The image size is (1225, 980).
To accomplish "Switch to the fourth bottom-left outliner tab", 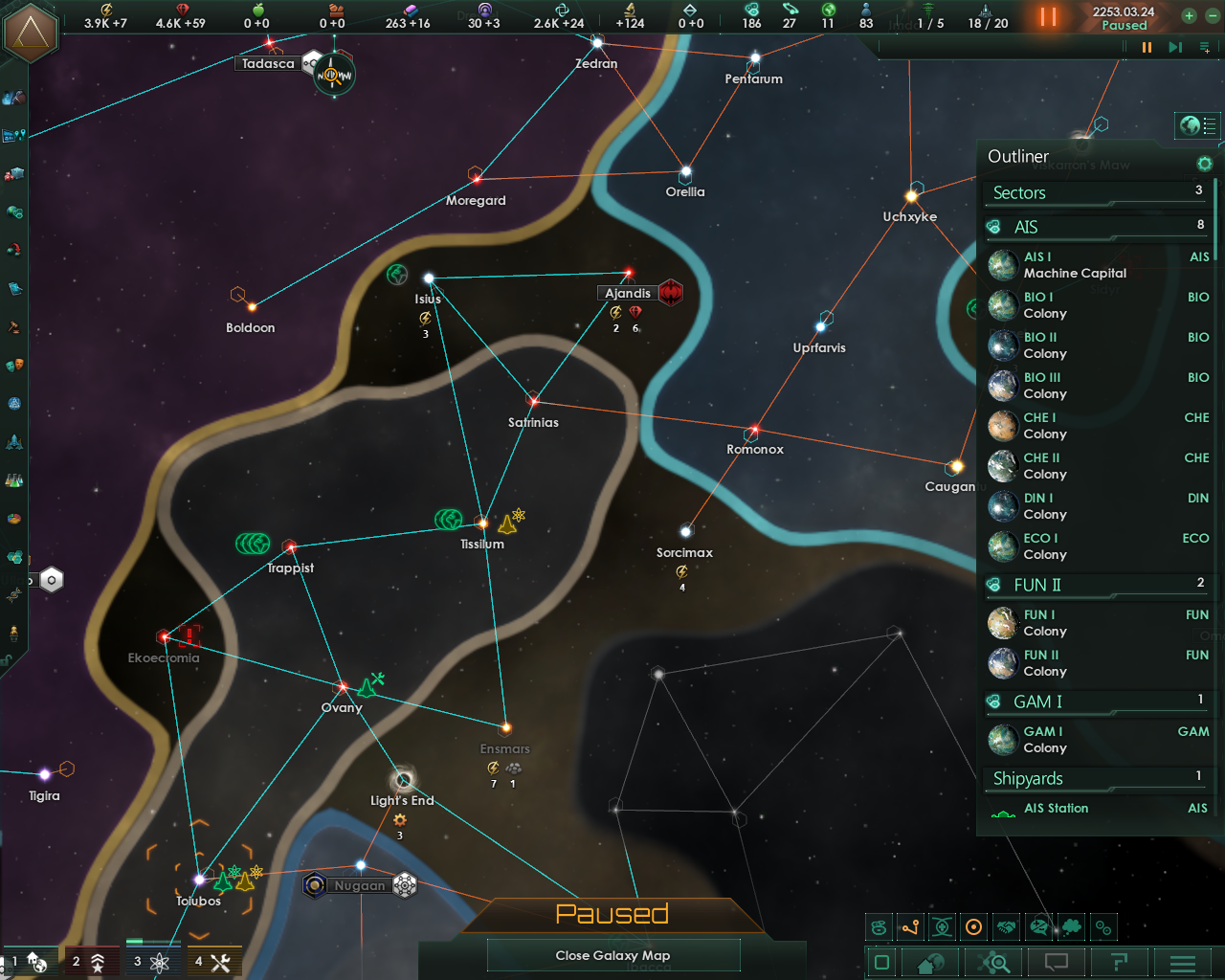I will tap(214, 960).
